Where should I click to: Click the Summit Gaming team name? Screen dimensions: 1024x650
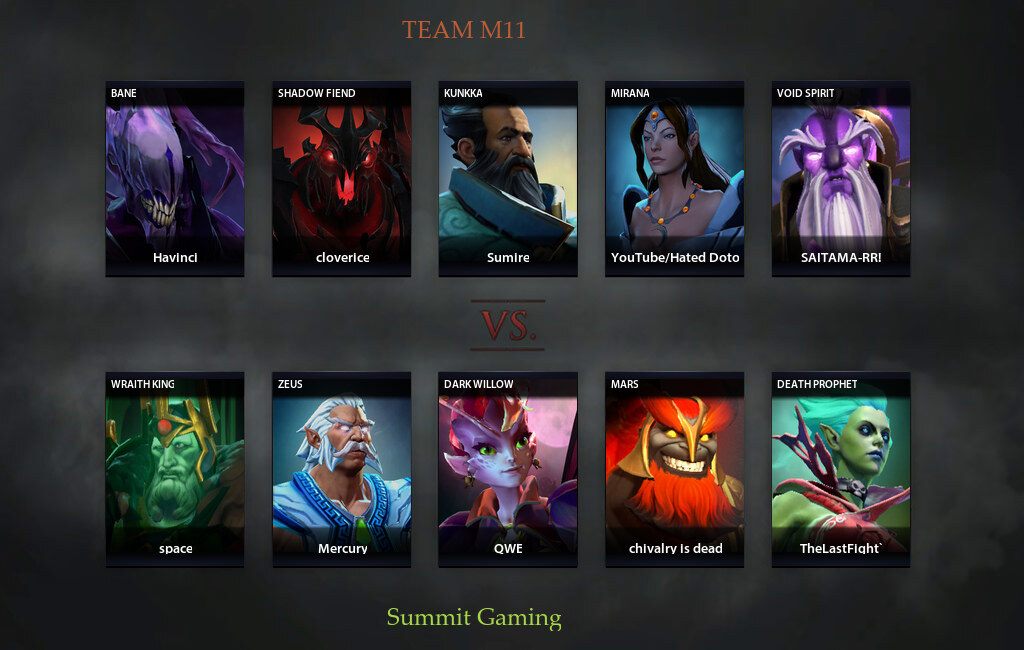474,617
